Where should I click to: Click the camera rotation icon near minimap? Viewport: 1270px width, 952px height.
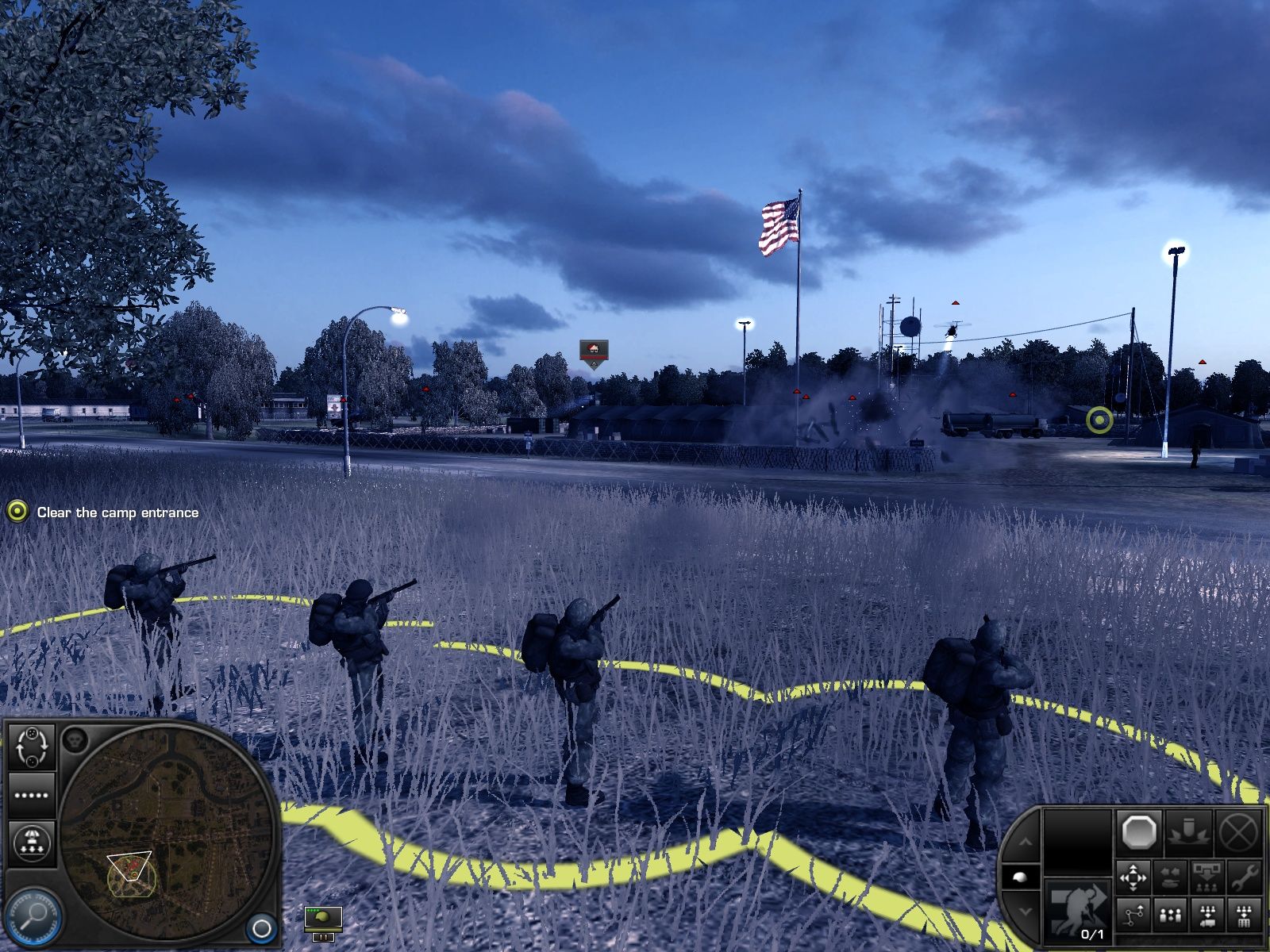point(32,747)
